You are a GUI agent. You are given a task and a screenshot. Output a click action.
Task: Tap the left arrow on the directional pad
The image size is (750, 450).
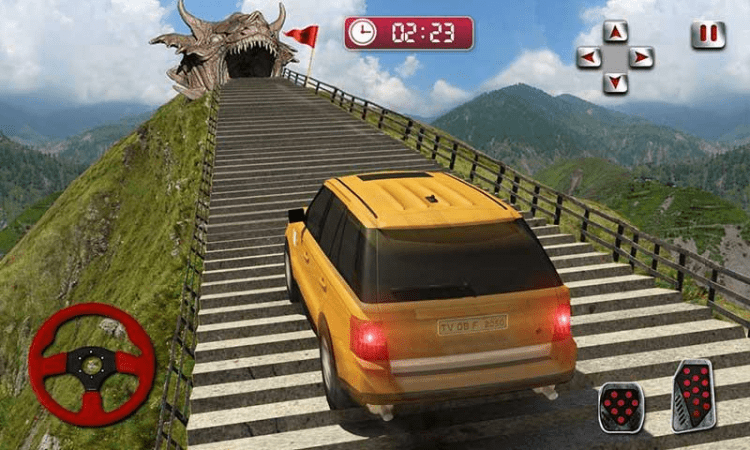[590, 57]
